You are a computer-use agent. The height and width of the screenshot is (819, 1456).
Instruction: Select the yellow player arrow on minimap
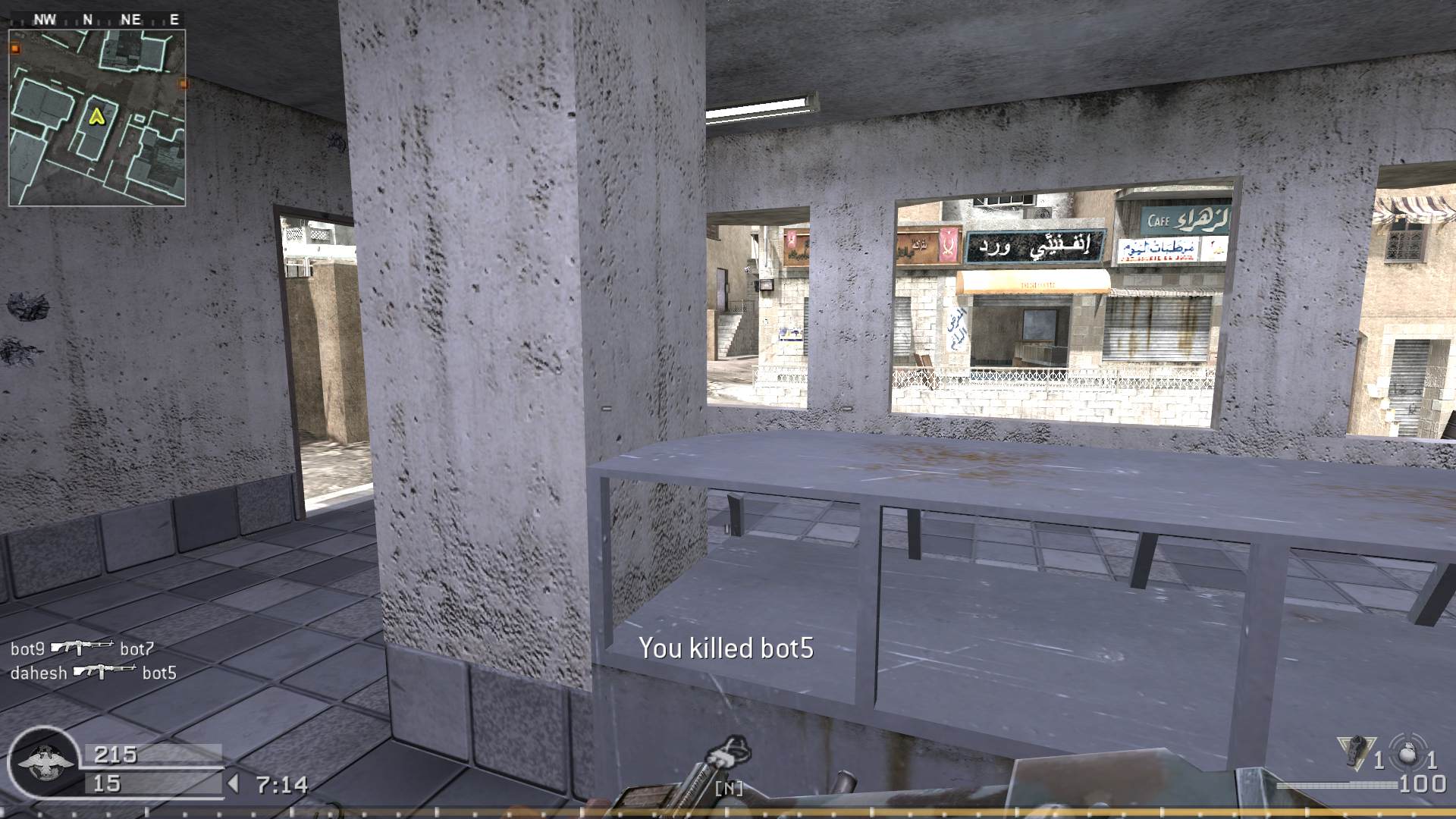(97, 118)
